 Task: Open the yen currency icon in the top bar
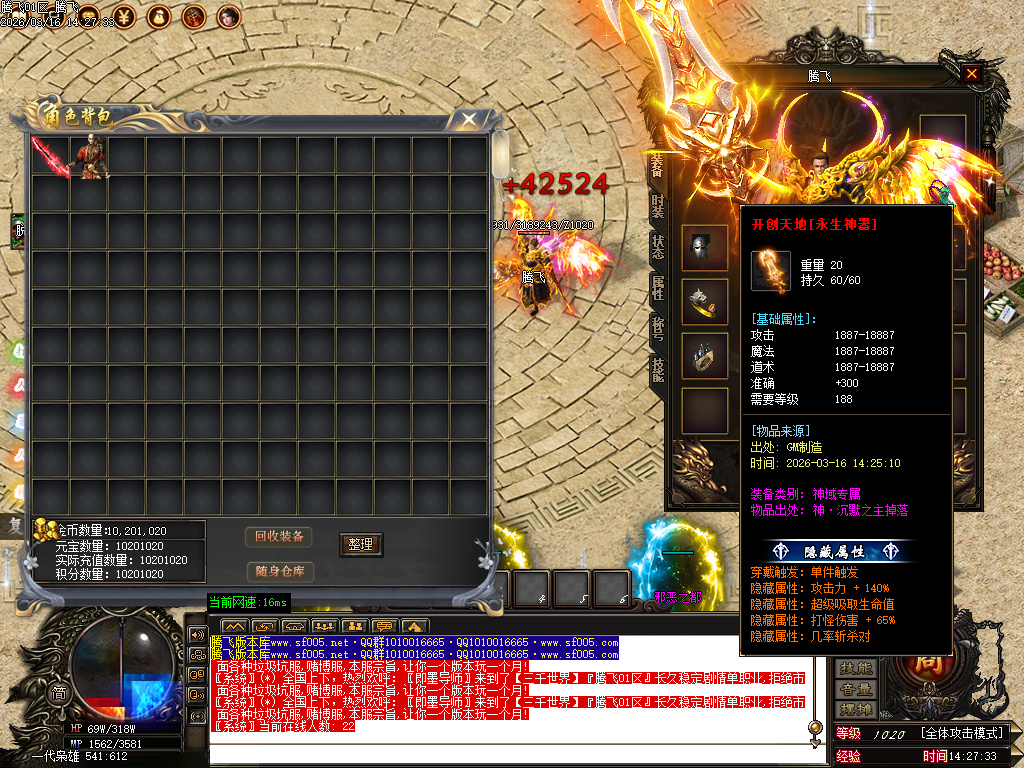coord(125,15)
